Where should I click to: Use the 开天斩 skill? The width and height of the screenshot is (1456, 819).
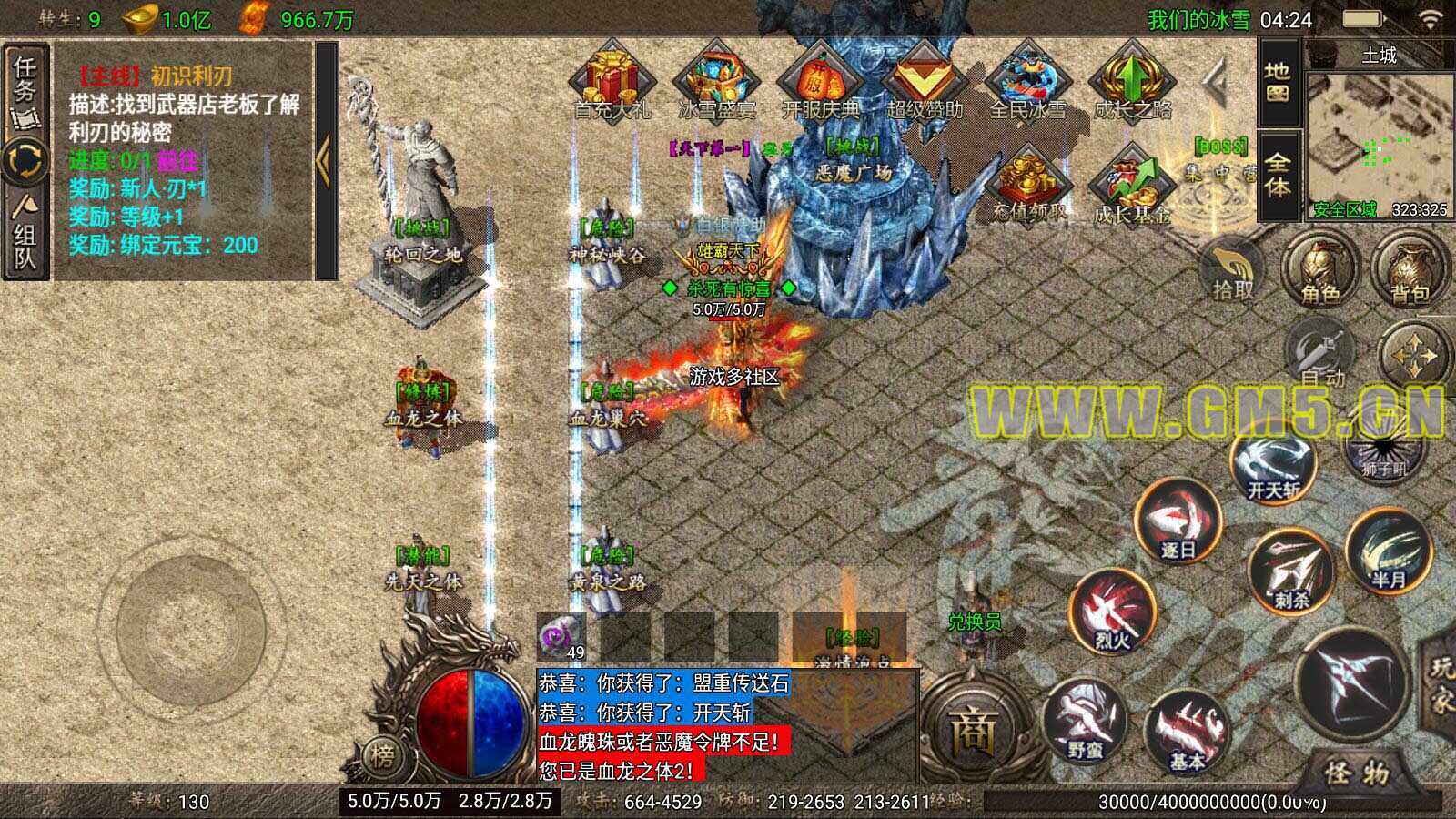(x=1273, y=466)
